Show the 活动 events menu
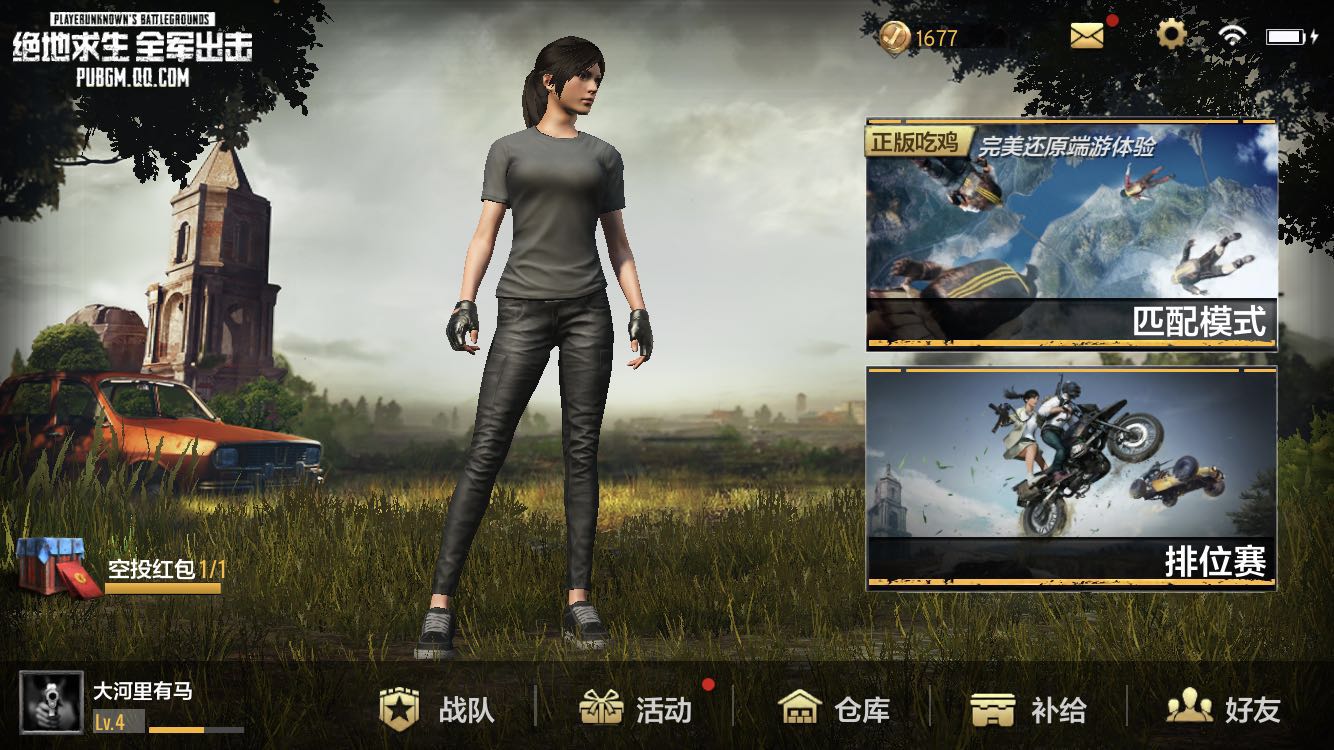The image size is (1334, 750). [636, 710]
